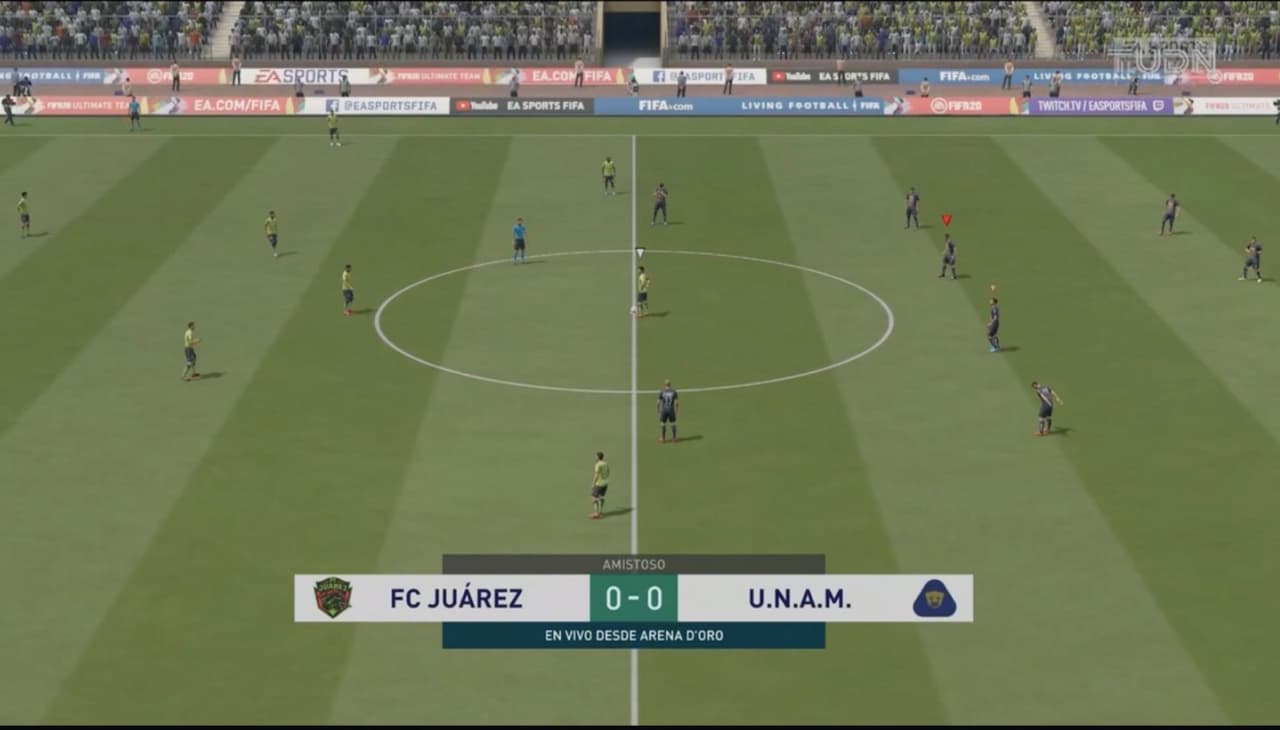
Task: Select the AMISTOSO match label
Action: pyautogui.click(x=633, y=563)
